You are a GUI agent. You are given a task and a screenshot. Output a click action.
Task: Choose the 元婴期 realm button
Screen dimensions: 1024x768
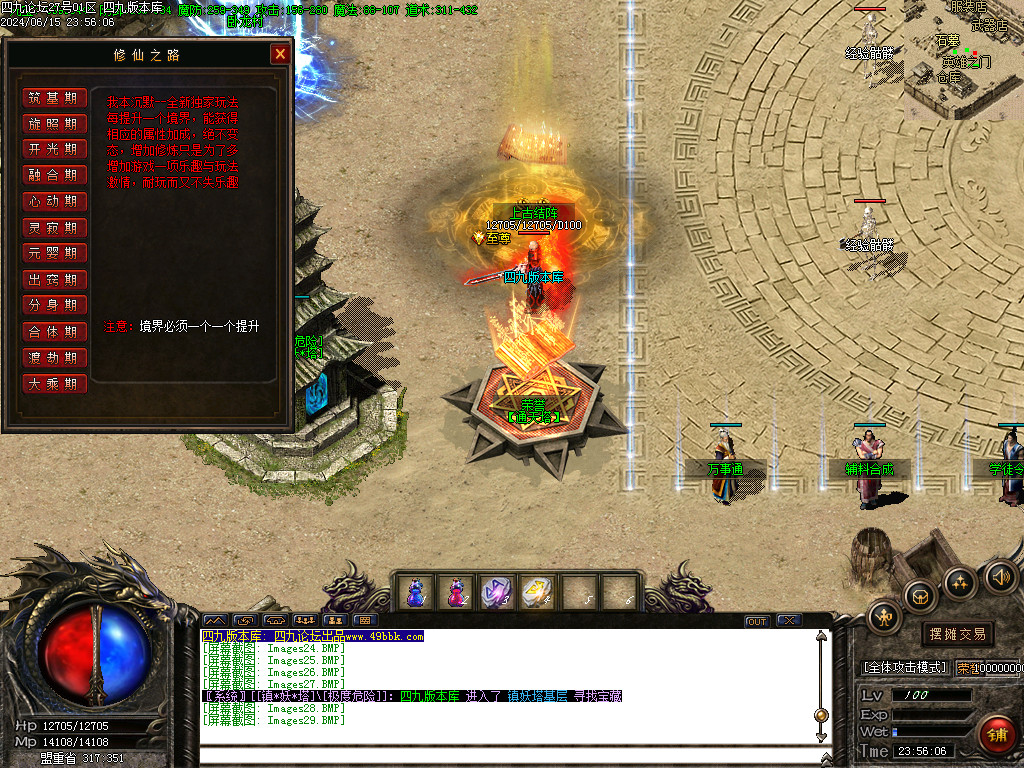point(54,253)
